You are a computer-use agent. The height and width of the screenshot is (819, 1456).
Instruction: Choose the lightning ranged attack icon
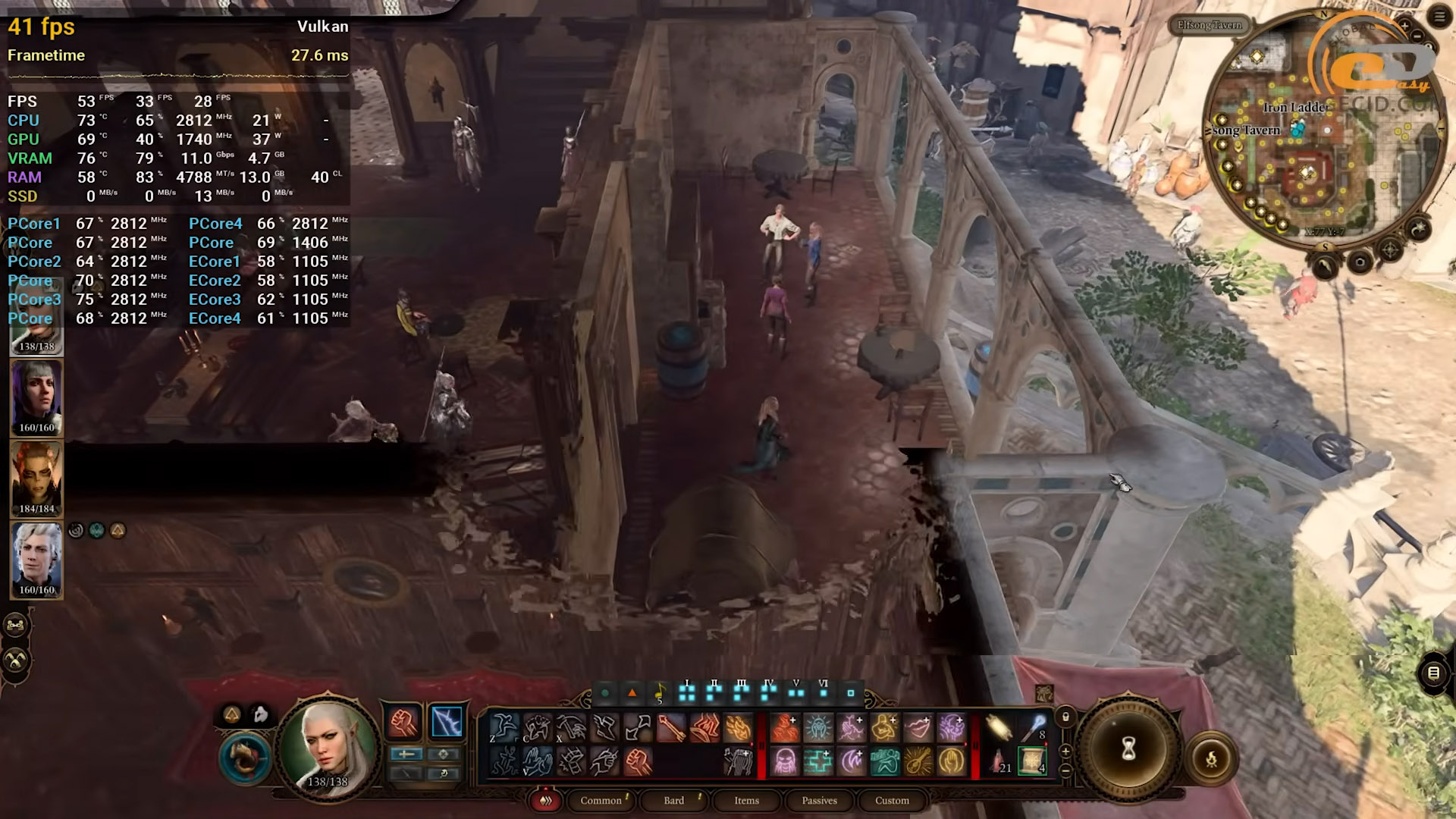tap(447, 722)
